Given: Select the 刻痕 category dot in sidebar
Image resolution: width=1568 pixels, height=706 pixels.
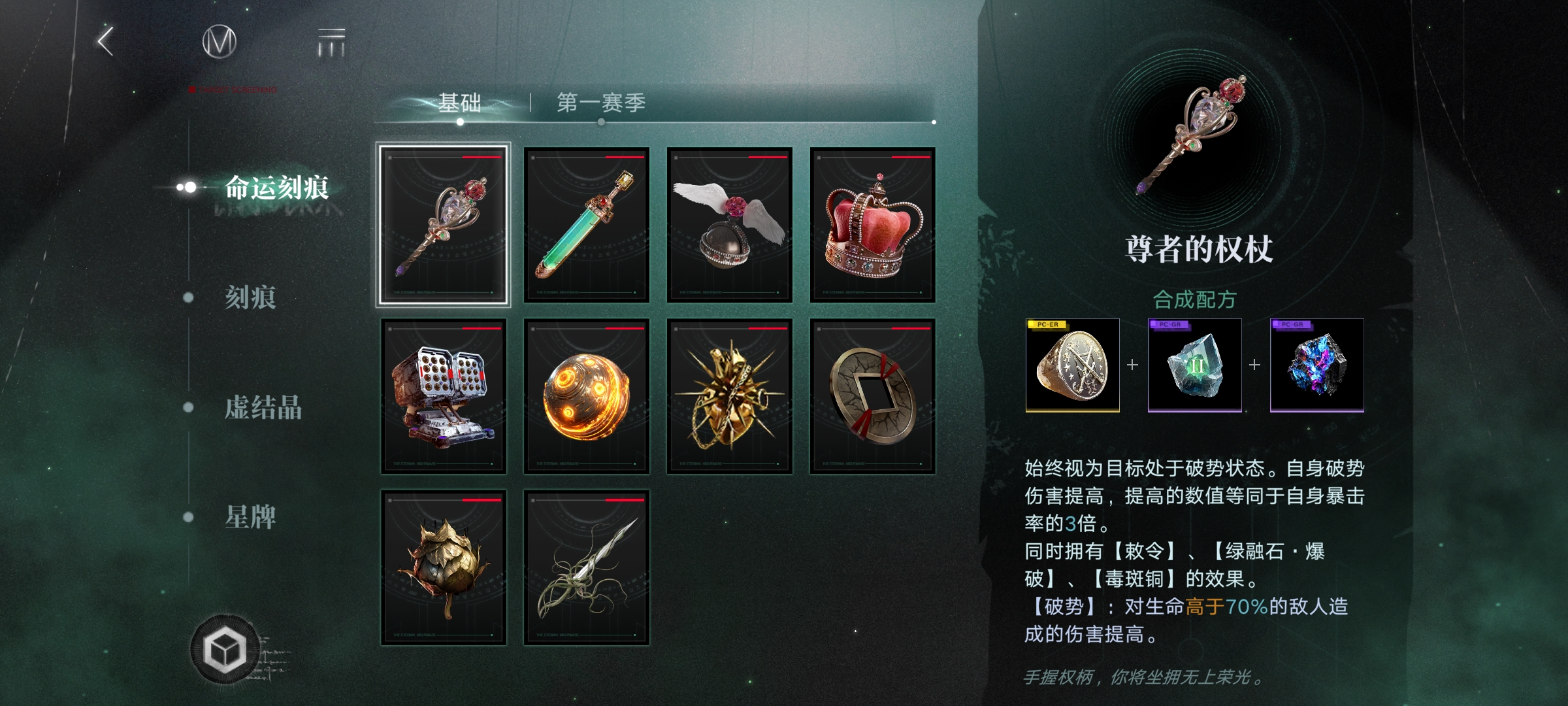Looking at the screenshot, I should tap(188, 299).
